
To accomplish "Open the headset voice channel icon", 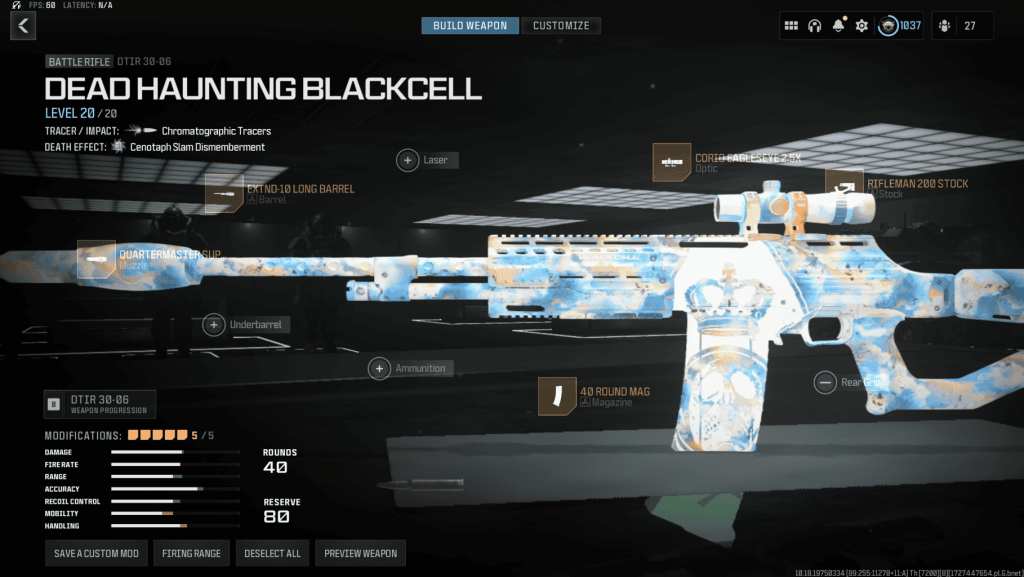I will (814, 26).
